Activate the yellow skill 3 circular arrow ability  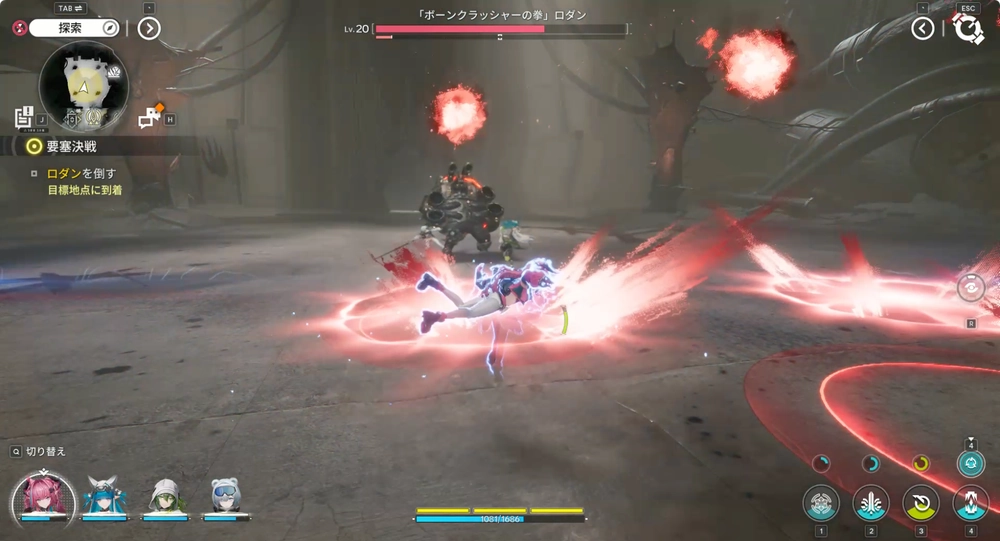[921, 503]
